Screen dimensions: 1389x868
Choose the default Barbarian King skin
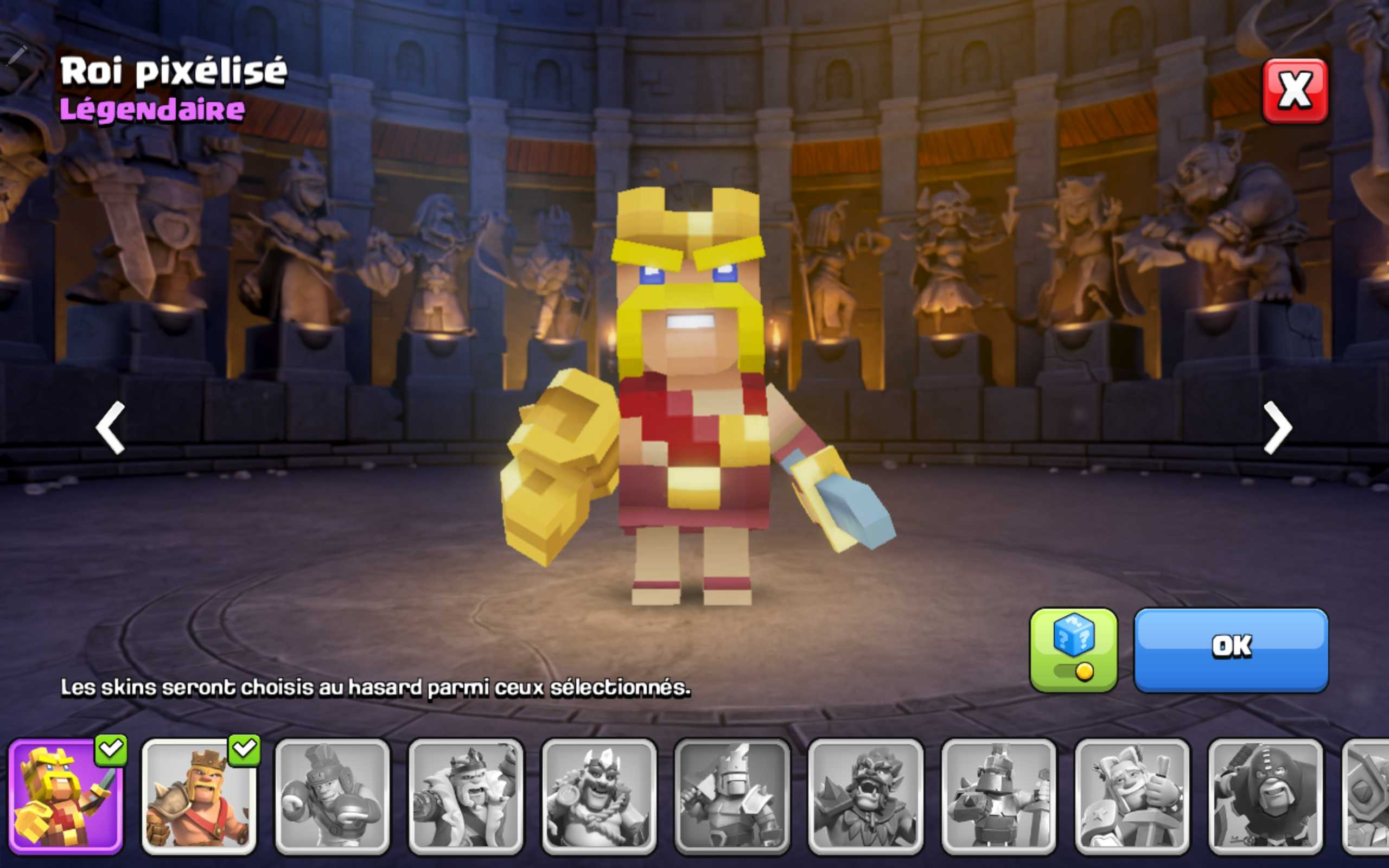198,796
